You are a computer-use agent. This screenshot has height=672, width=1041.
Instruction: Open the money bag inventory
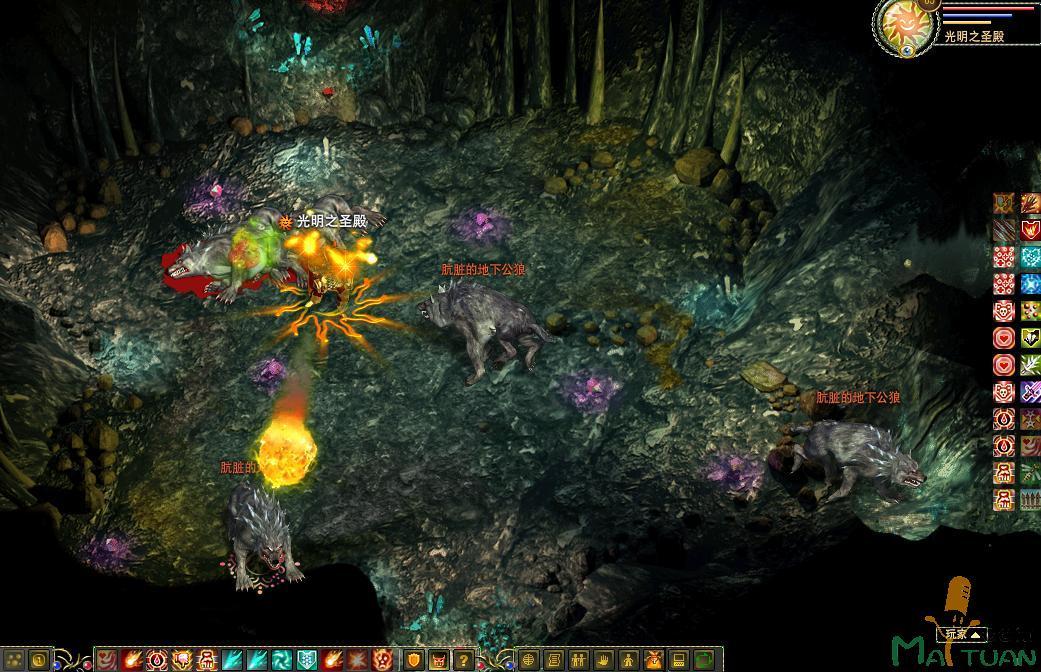654,660
